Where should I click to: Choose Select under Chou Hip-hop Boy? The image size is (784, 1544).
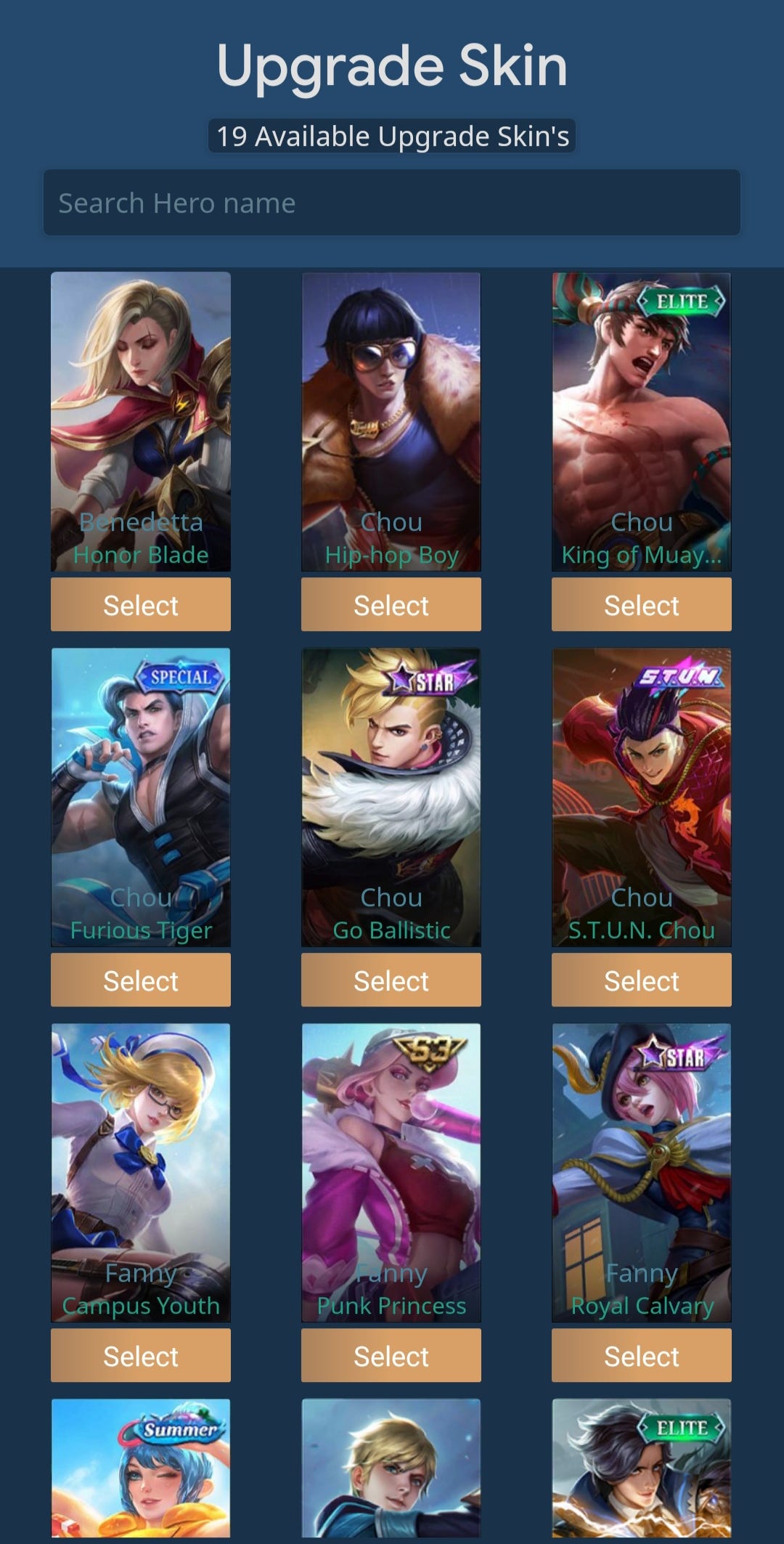tap(391, 605)
